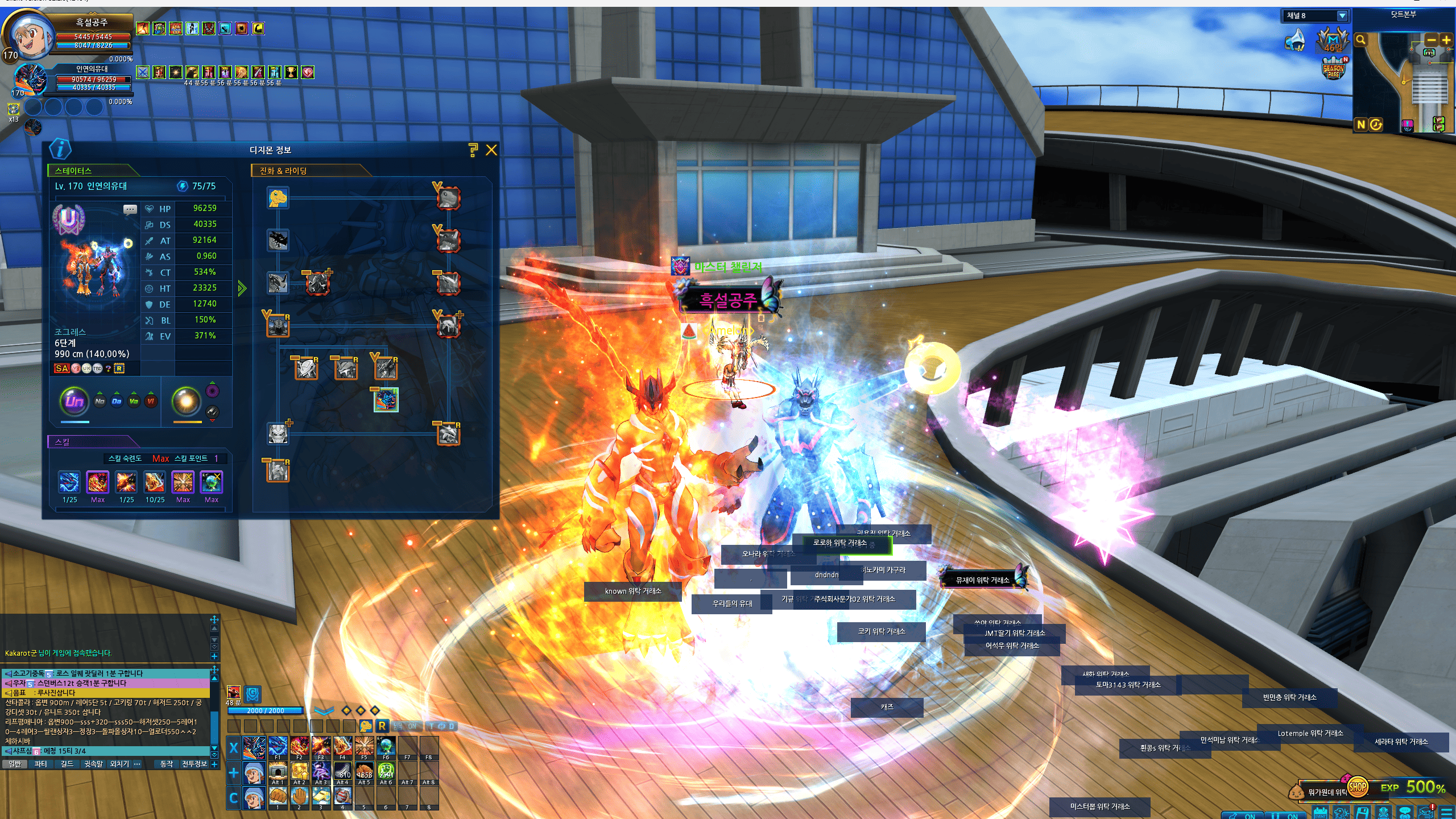Viewport: 1456px width, 819px height.
Task: Expand the stats panel green arrow
Action: tap(242, 288)
